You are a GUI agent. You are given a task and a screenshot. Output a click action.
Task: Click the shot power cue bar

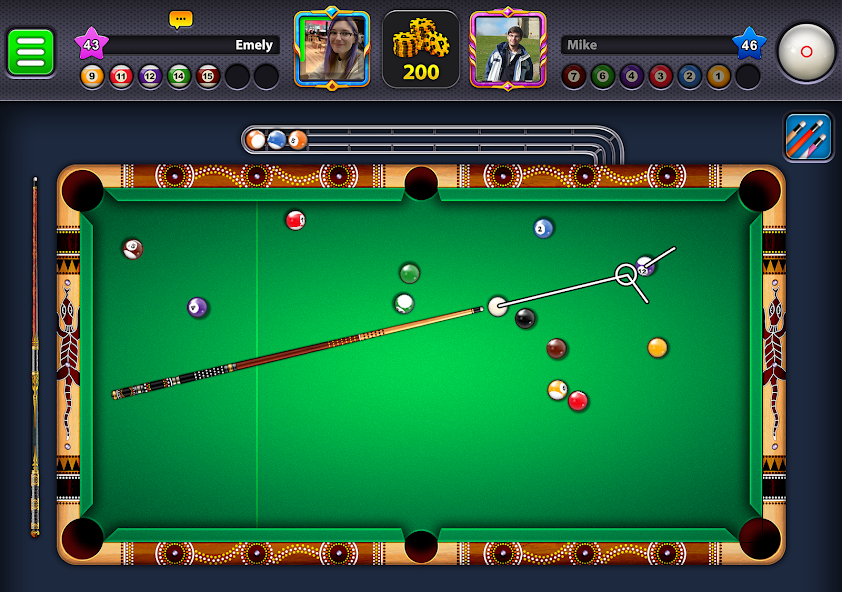[35, 357]
